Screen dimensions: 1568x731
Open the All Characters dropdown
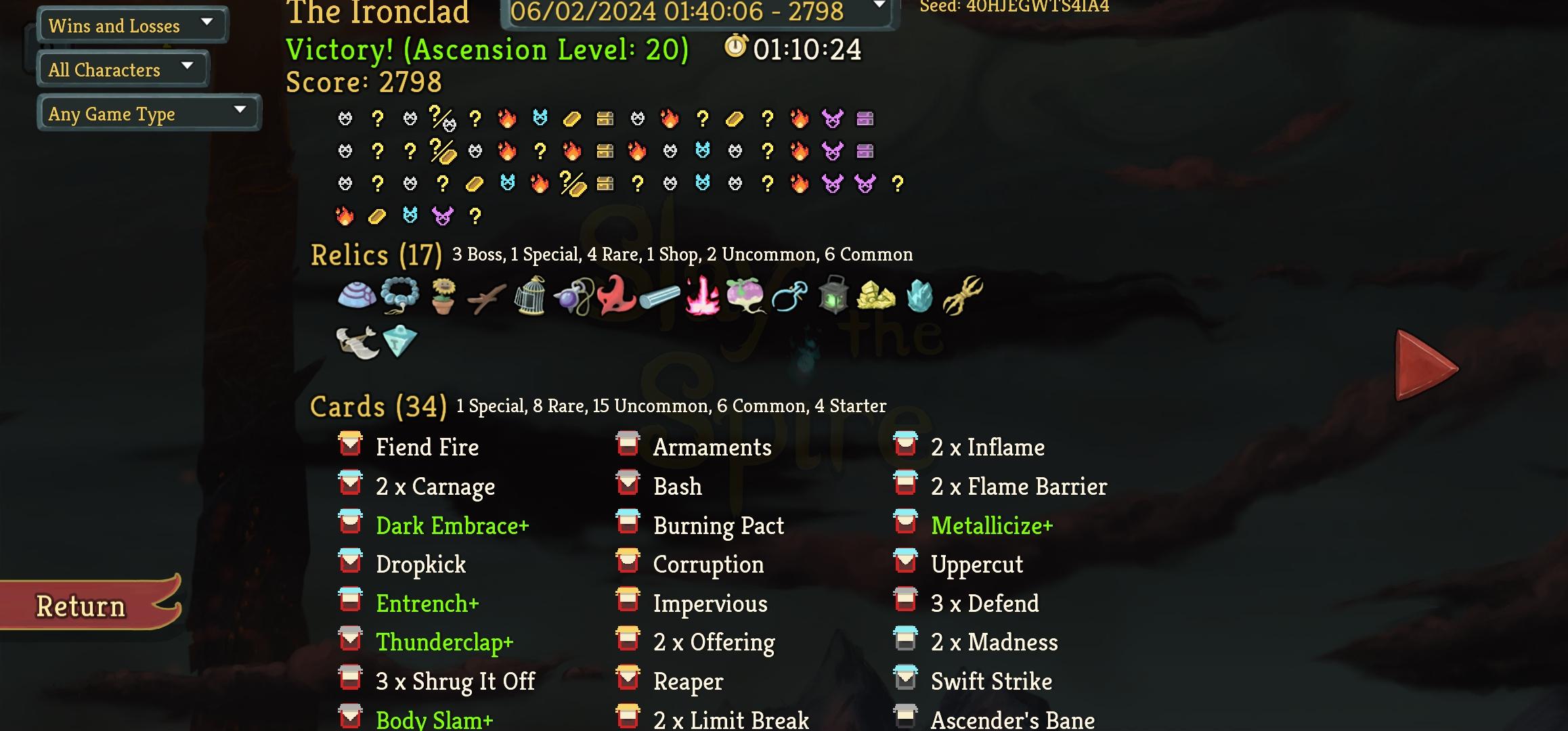point(122,68)
